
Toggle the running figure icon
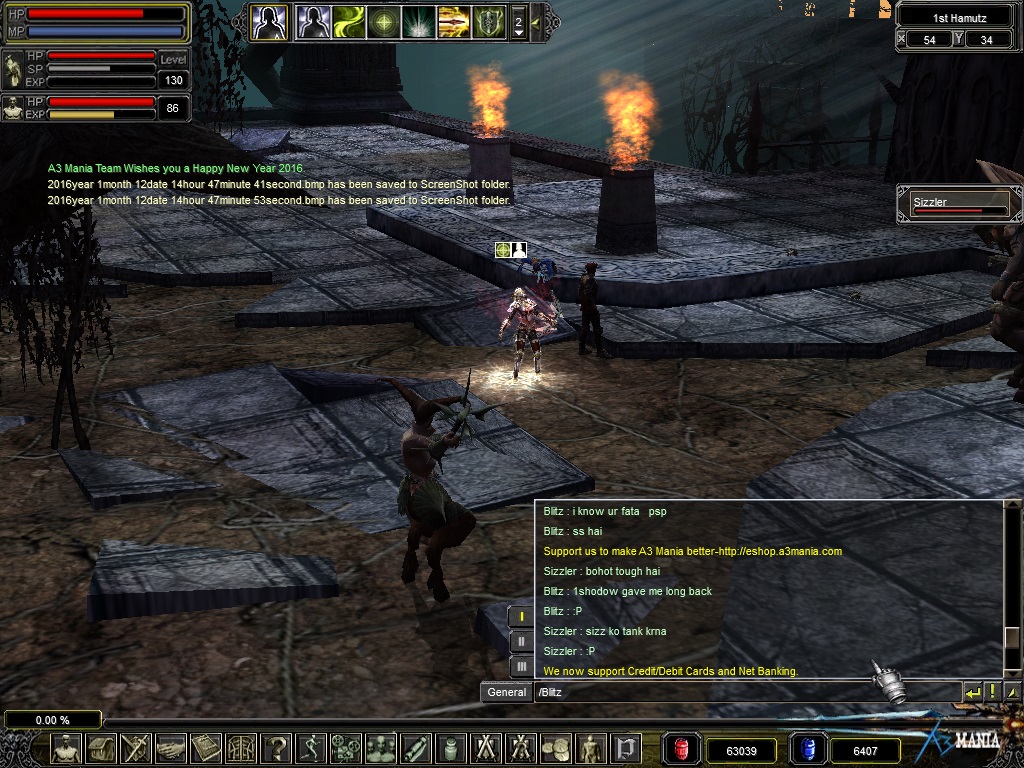pos(311,748)
